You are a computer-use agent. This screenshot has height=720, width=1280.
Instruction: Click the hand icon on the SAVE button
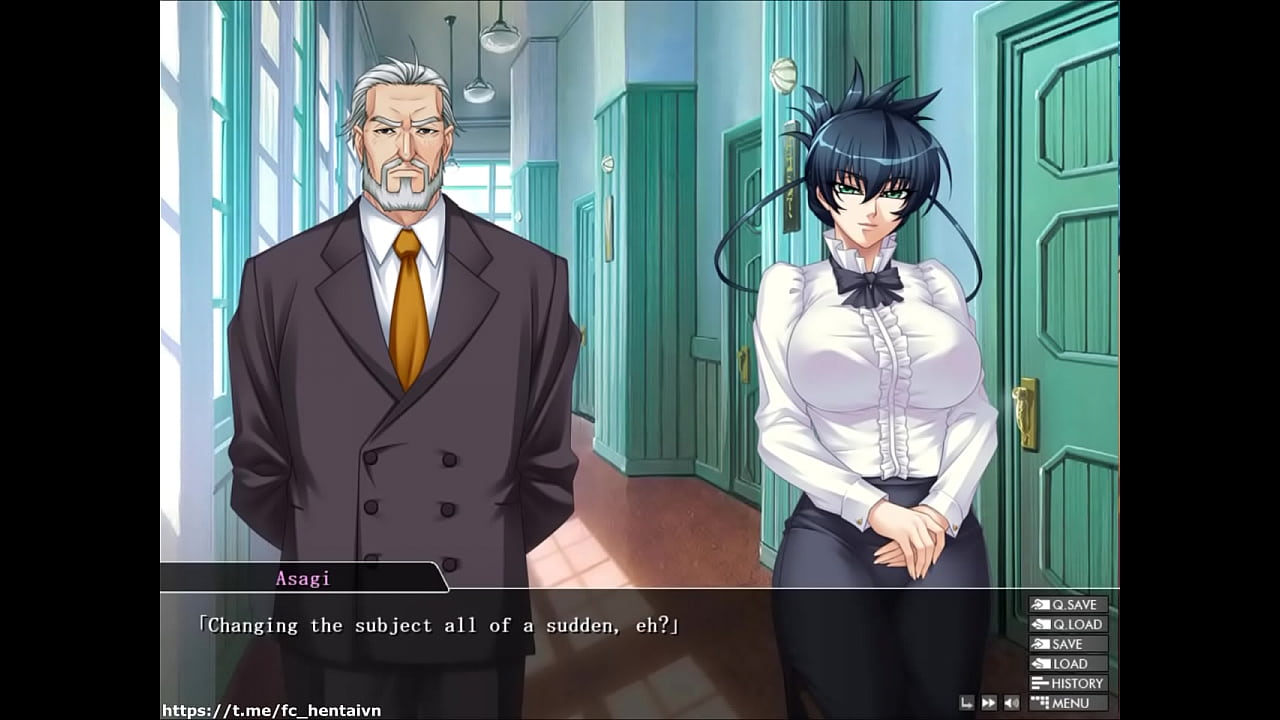click(x=1041, y=644)
